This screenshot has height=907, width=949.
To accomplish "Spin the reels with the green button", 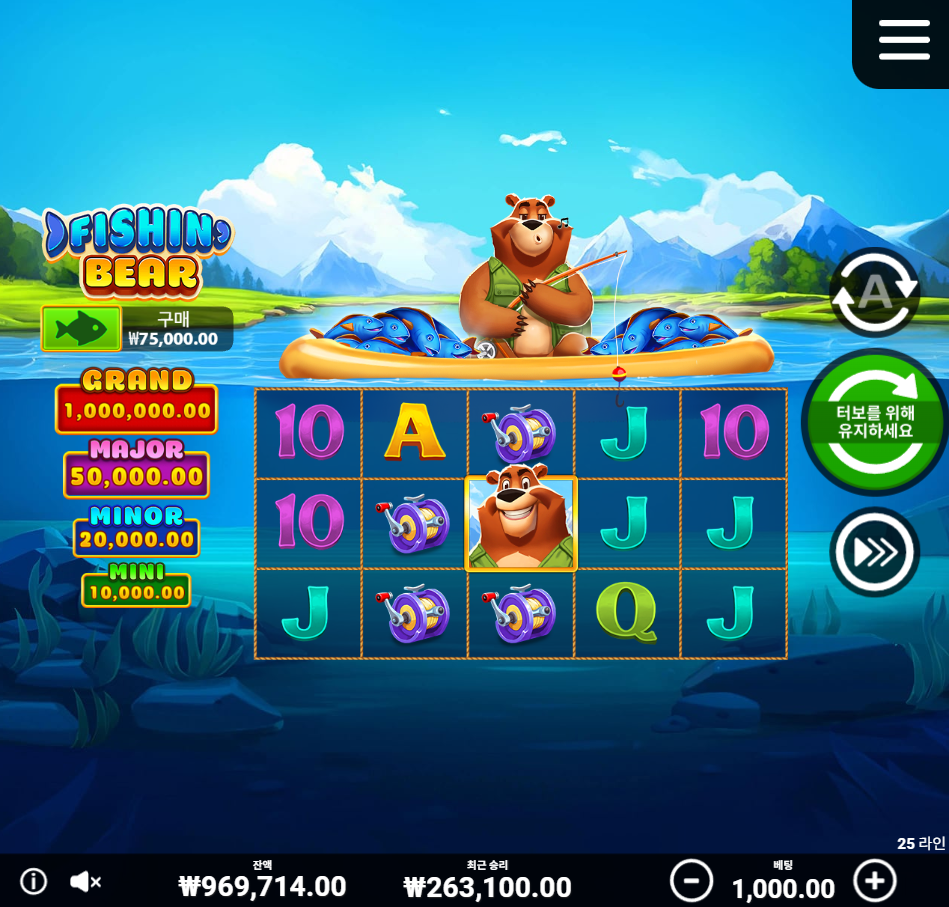I will 874,423.
